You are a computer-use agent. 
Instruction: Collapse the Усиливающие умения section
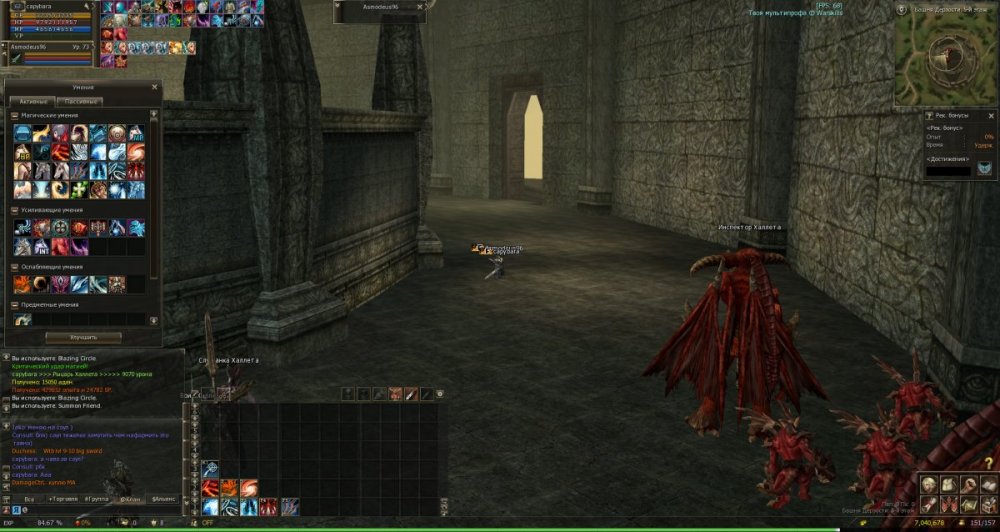(x=15, y=210)
